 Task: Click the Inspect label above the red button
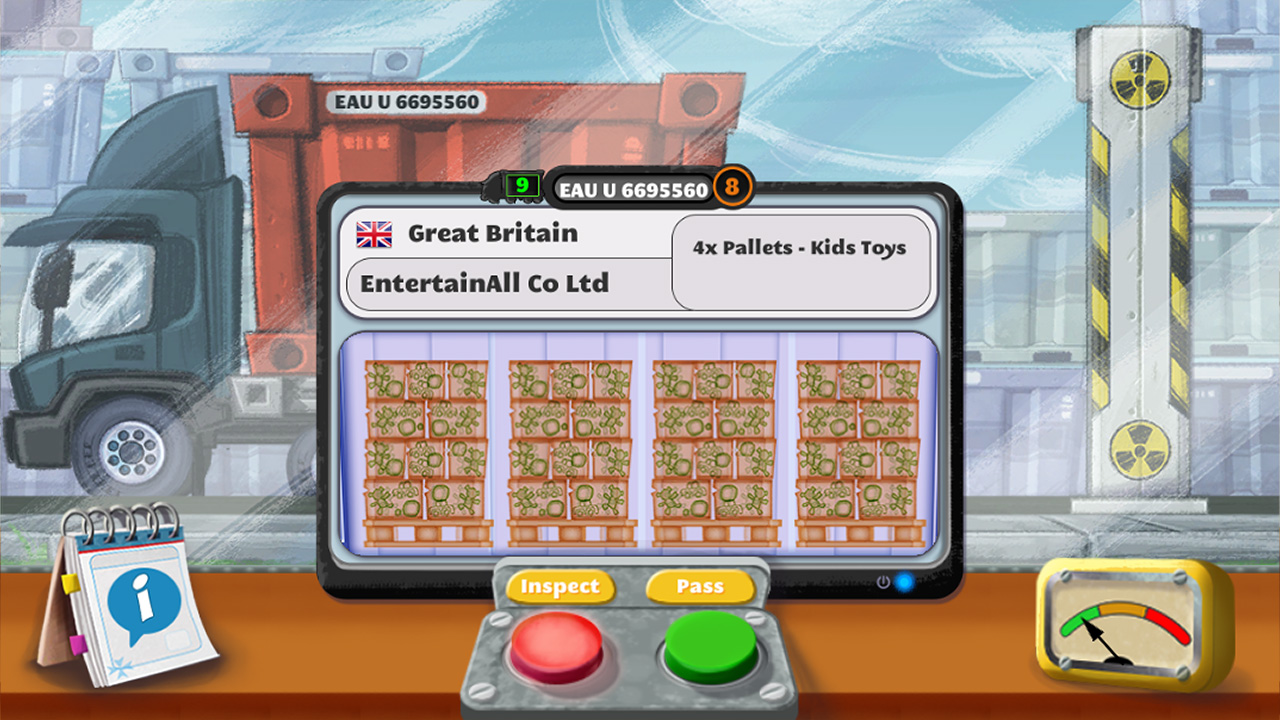tap(561, 587)
